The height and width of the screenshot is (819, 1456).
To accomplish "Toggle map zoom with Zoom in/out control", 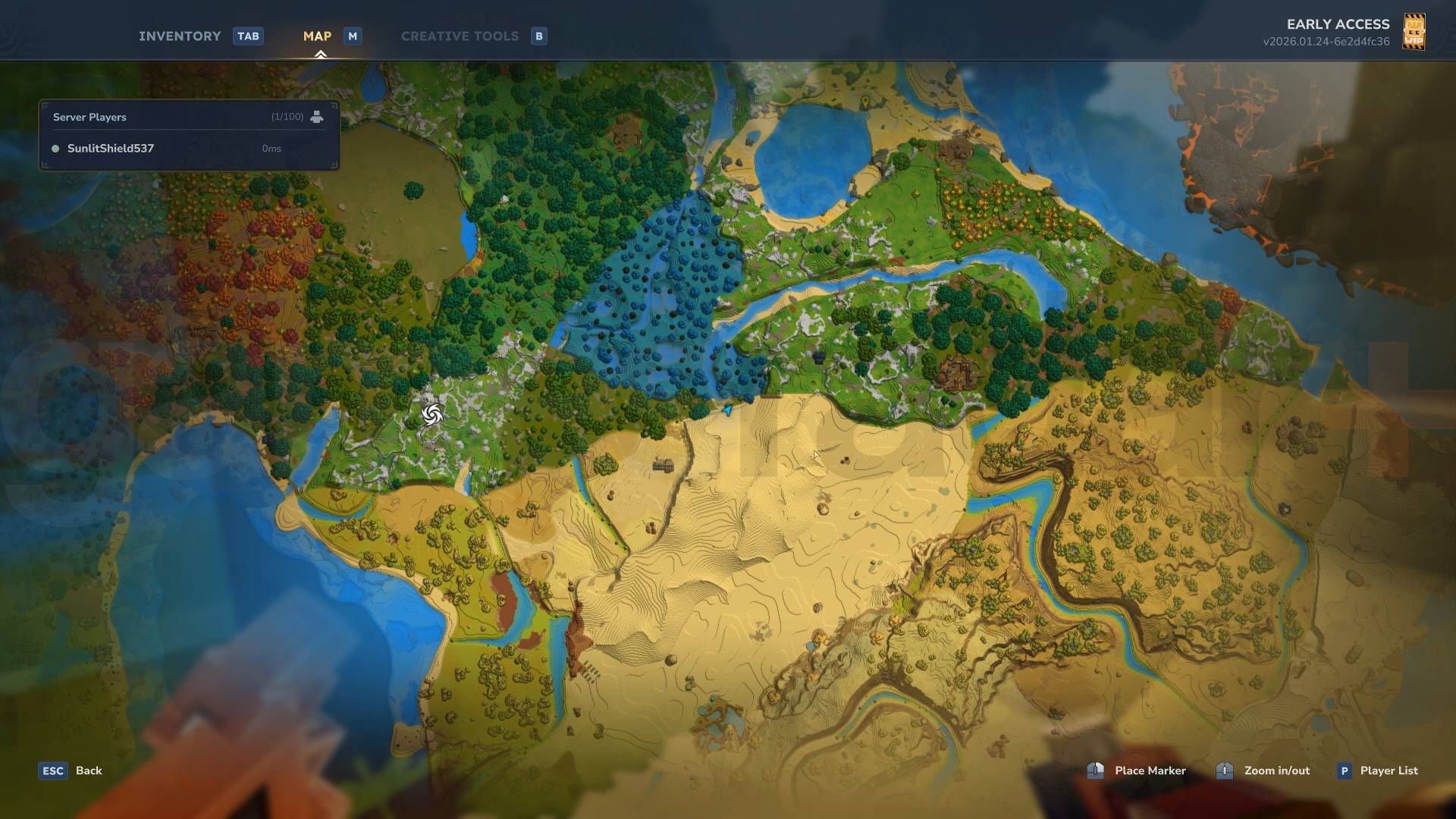I will [x=1278, y=770].
